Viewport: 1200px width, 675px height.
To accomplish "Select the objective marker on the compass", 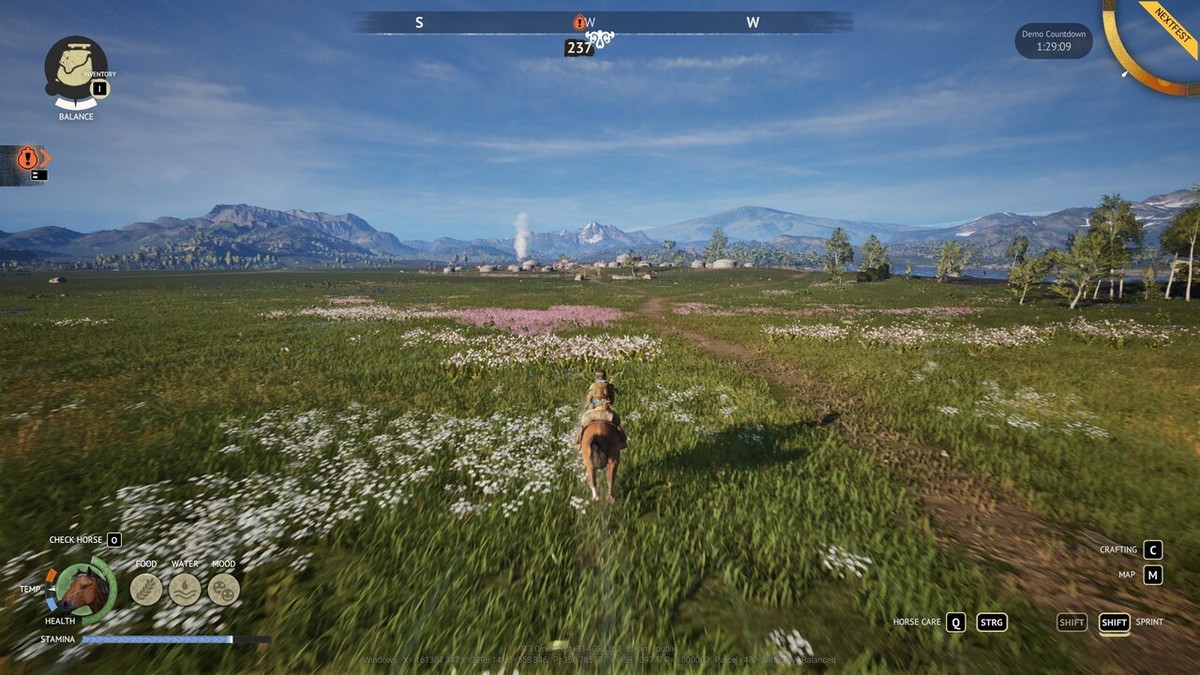I will coord(579,22).
